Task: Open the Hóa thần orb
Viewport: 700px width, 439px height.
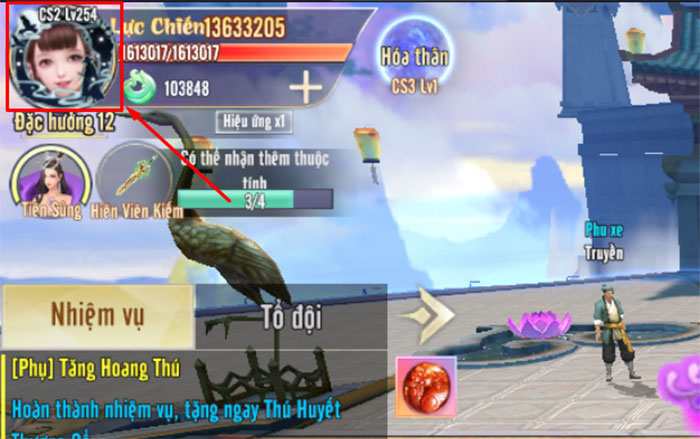Action: [x=414, y=56]
